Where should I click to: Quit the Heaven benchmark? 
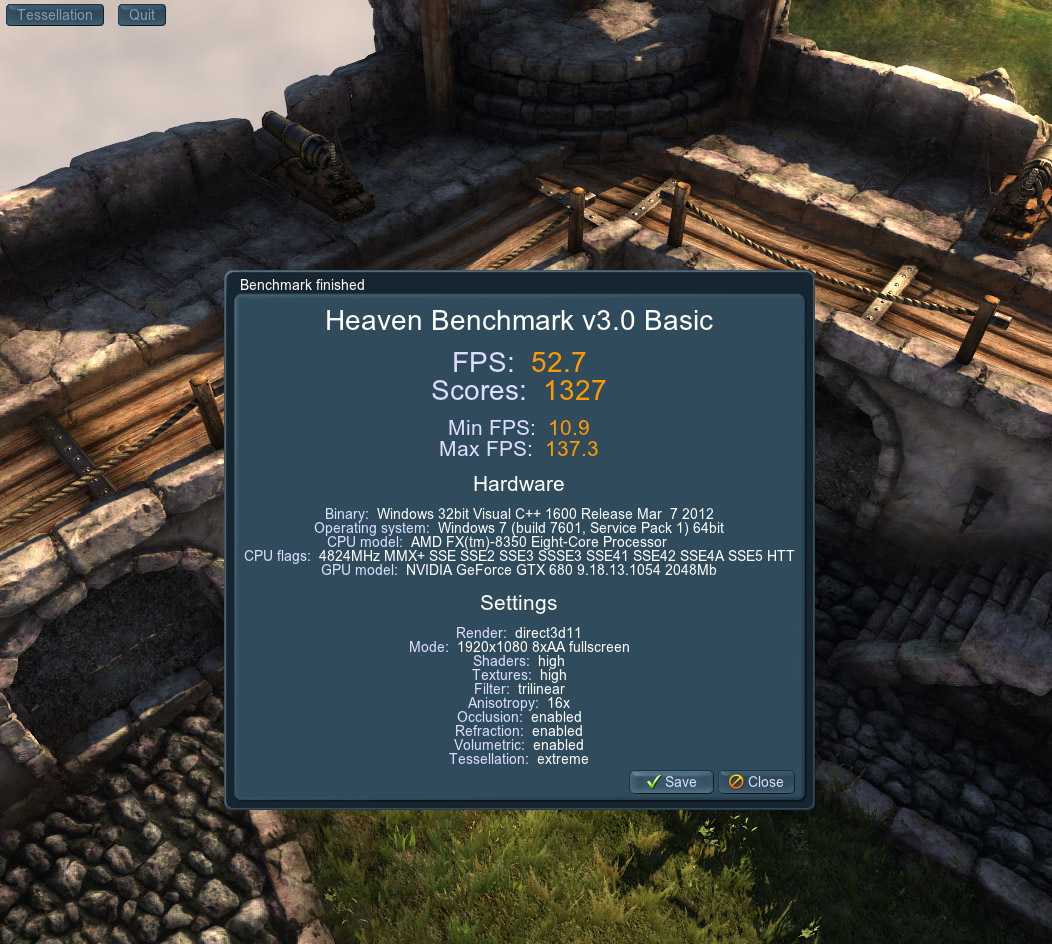pyautogui.click(x=142, y=15)
